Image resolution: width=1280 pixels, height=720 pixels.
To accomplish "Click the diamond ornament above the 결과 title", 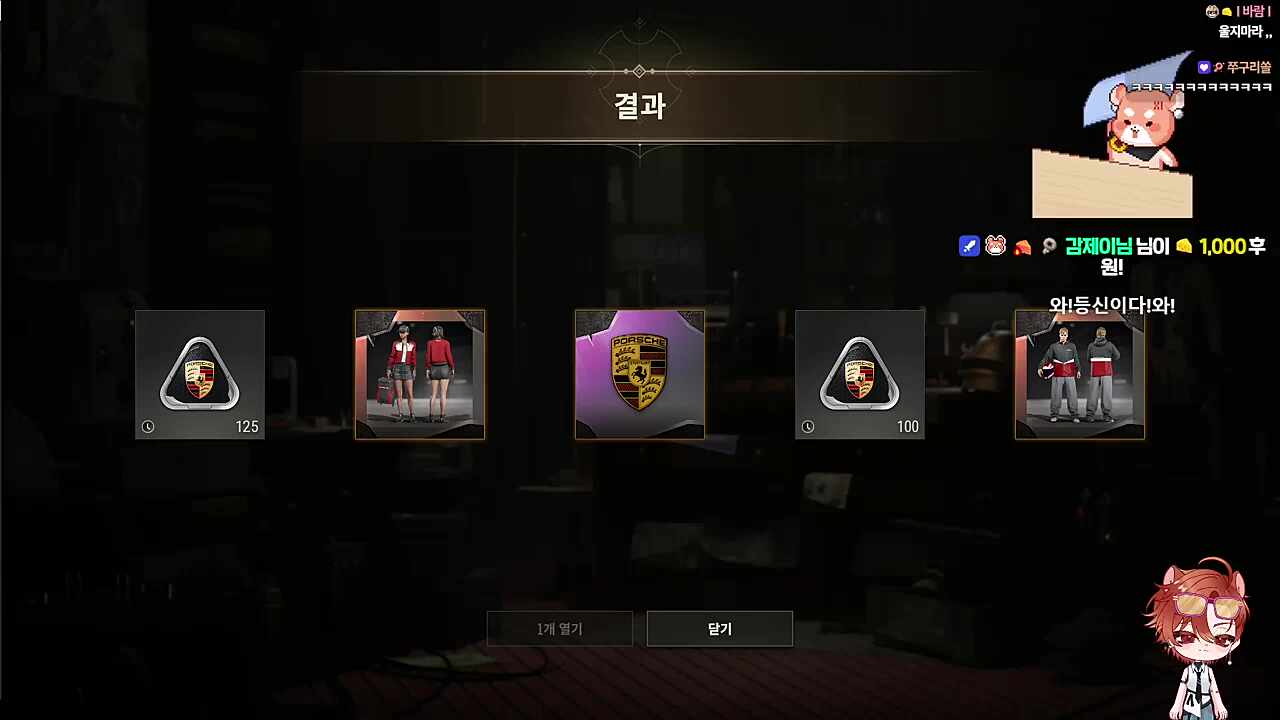I will [639, 71].
